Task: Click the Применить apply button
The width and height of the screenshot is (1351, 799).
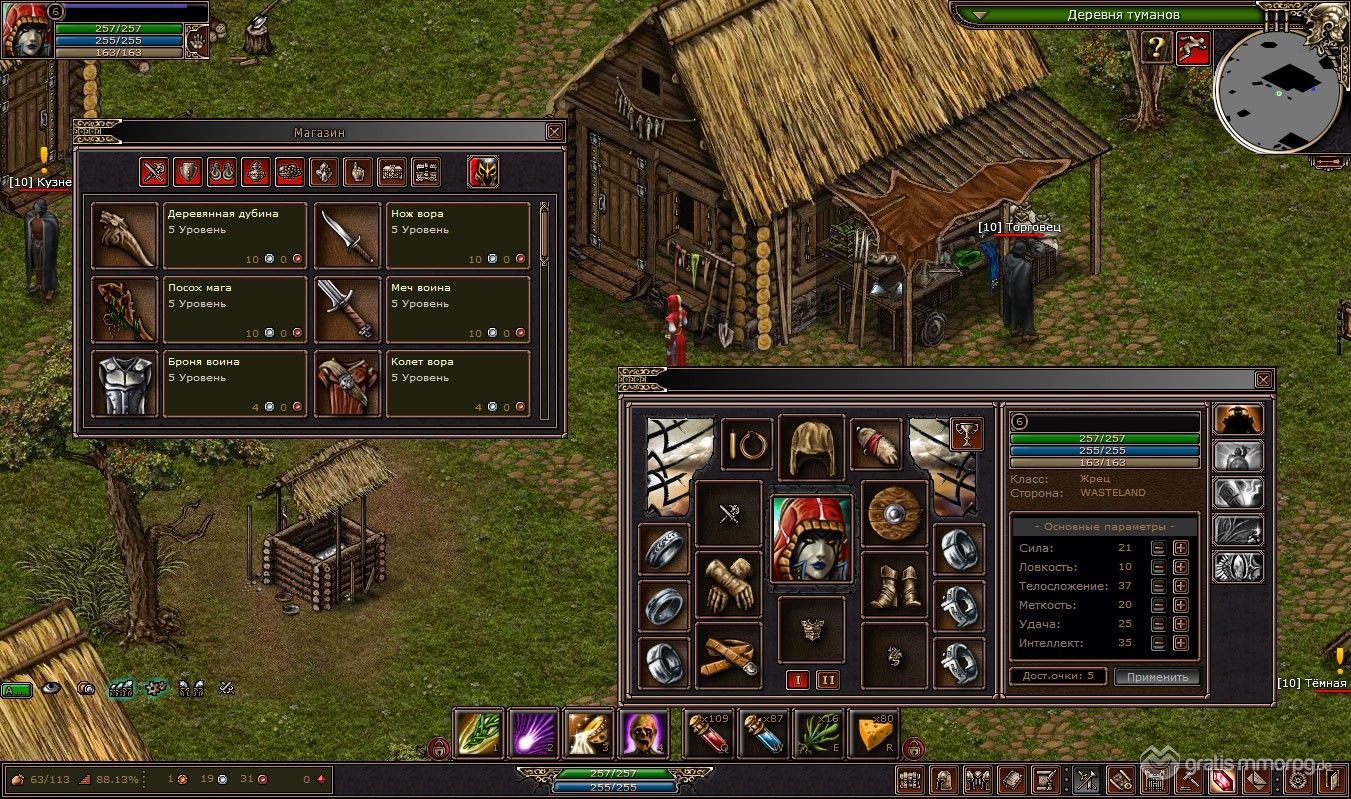Action: [x=1157, y=677]
